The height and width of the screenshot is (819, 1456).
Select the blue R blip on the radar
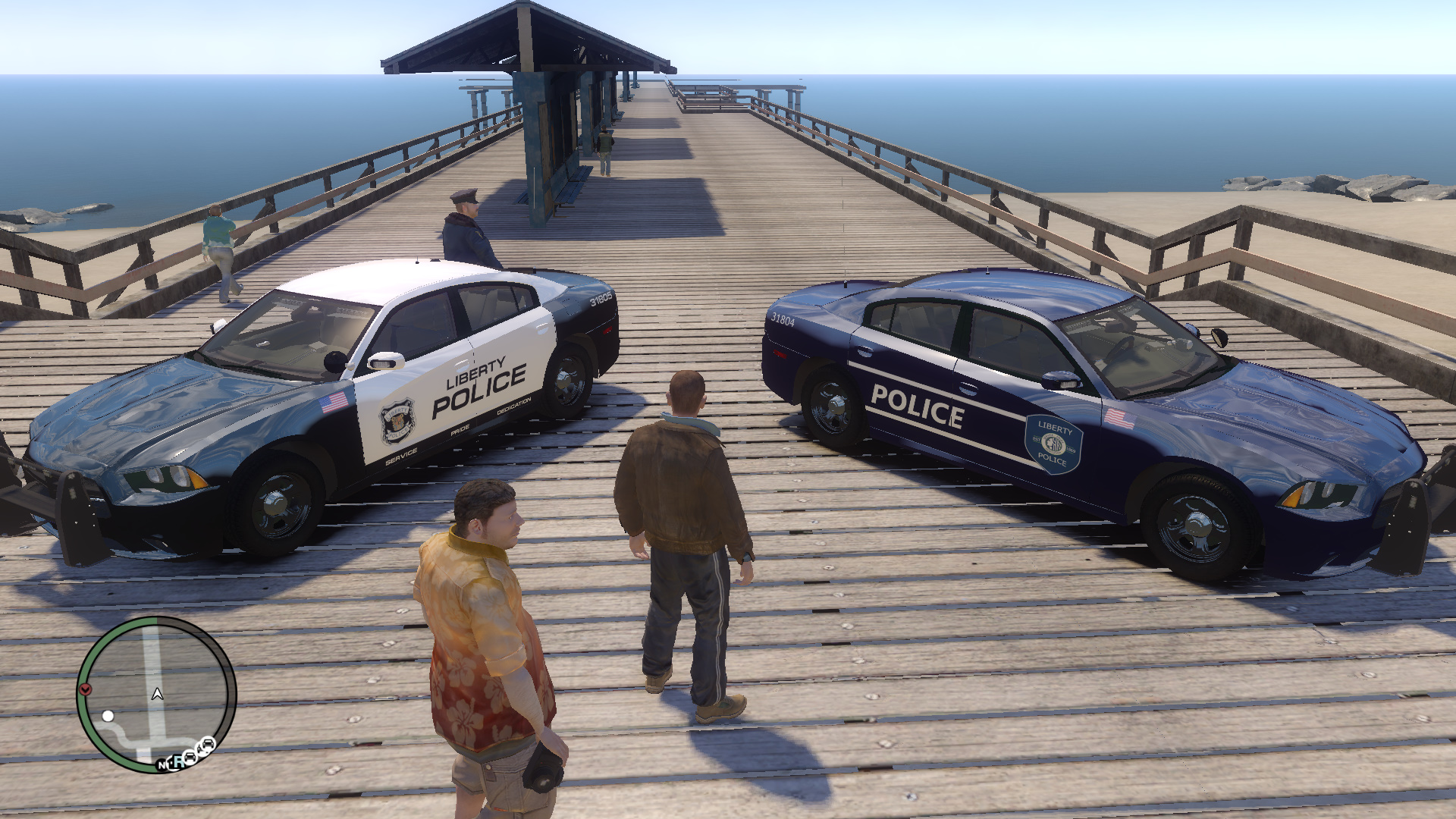tap(177, 761)
